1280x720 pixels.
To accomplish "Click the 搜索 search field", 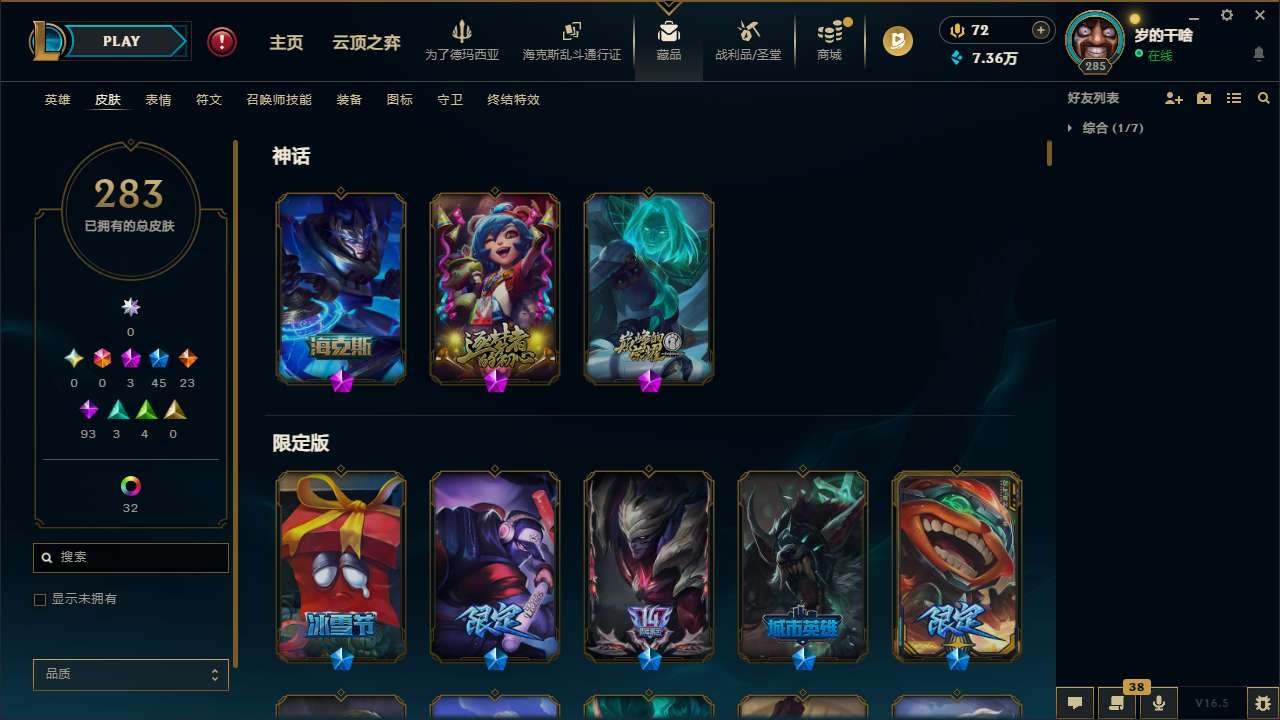I will point(130,557).
